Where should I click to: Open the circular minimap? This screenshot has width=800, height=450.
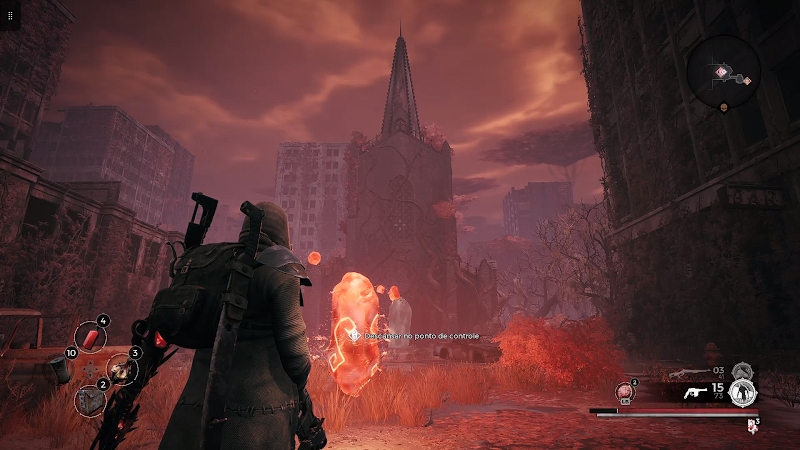pos(724,70)
